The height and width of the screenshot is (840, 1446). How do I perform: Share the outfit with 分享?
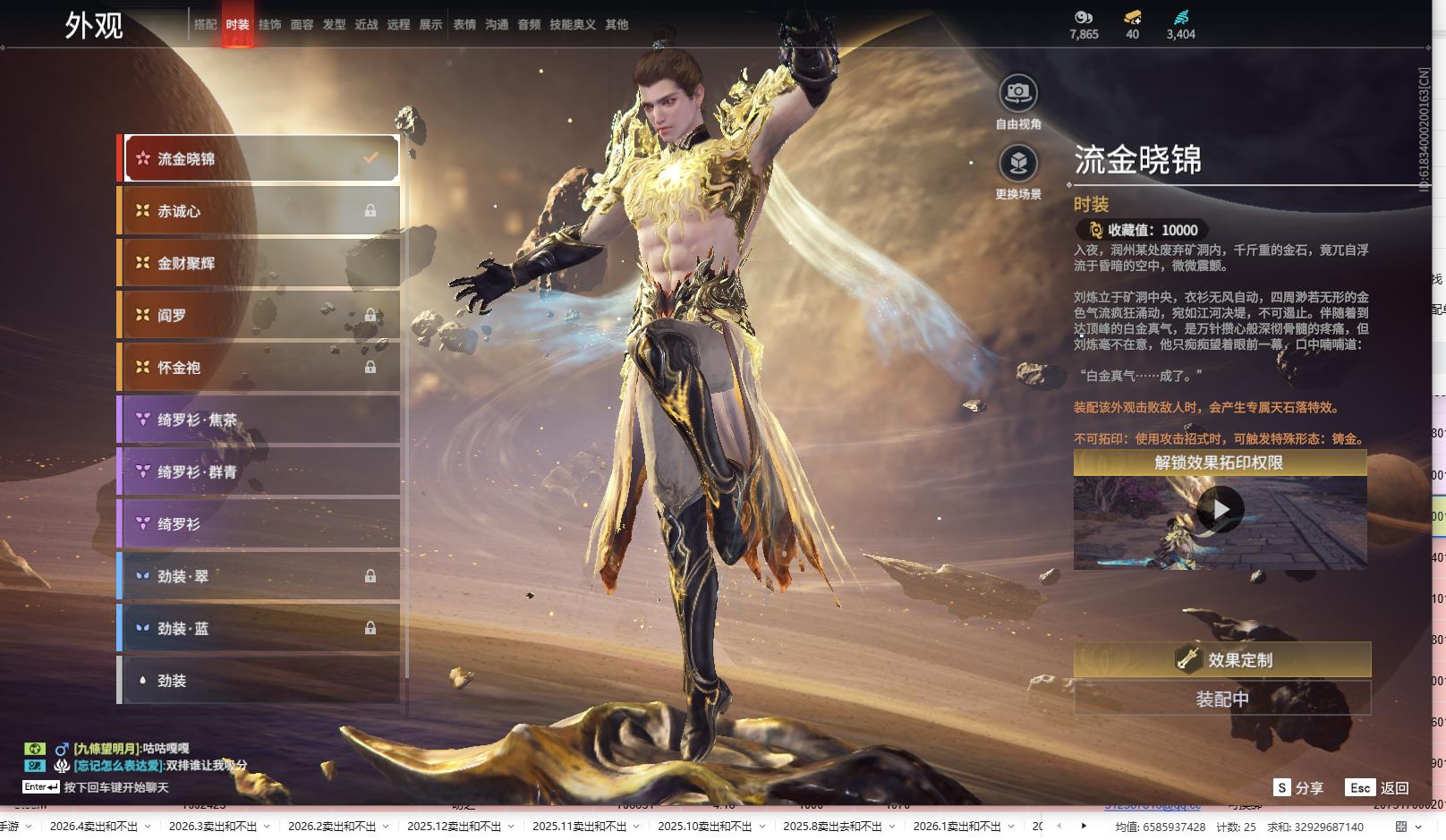coord(1299,788)
